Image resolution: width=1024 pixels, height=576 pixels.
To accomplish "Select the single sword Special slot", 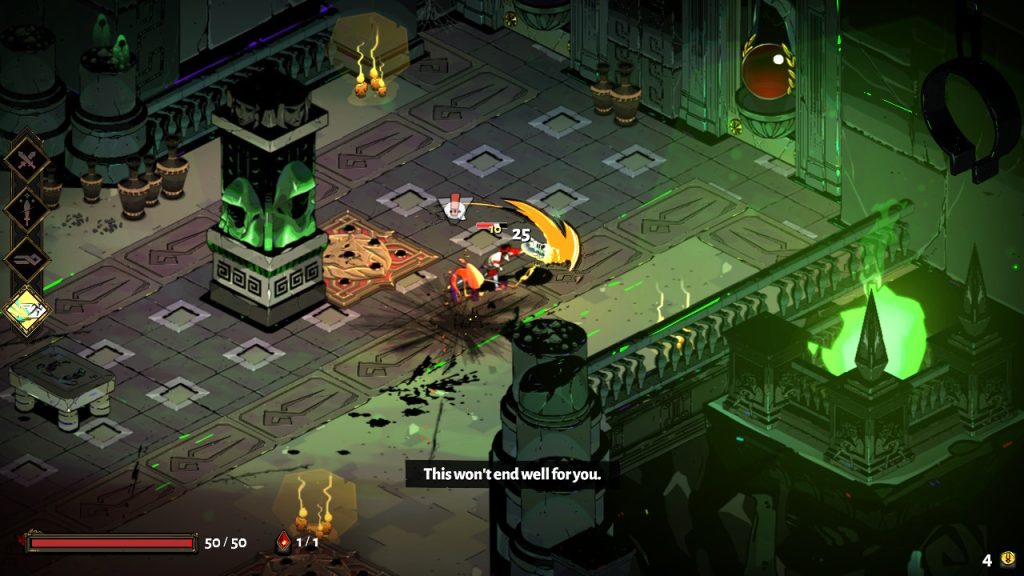I will (27, 209).
